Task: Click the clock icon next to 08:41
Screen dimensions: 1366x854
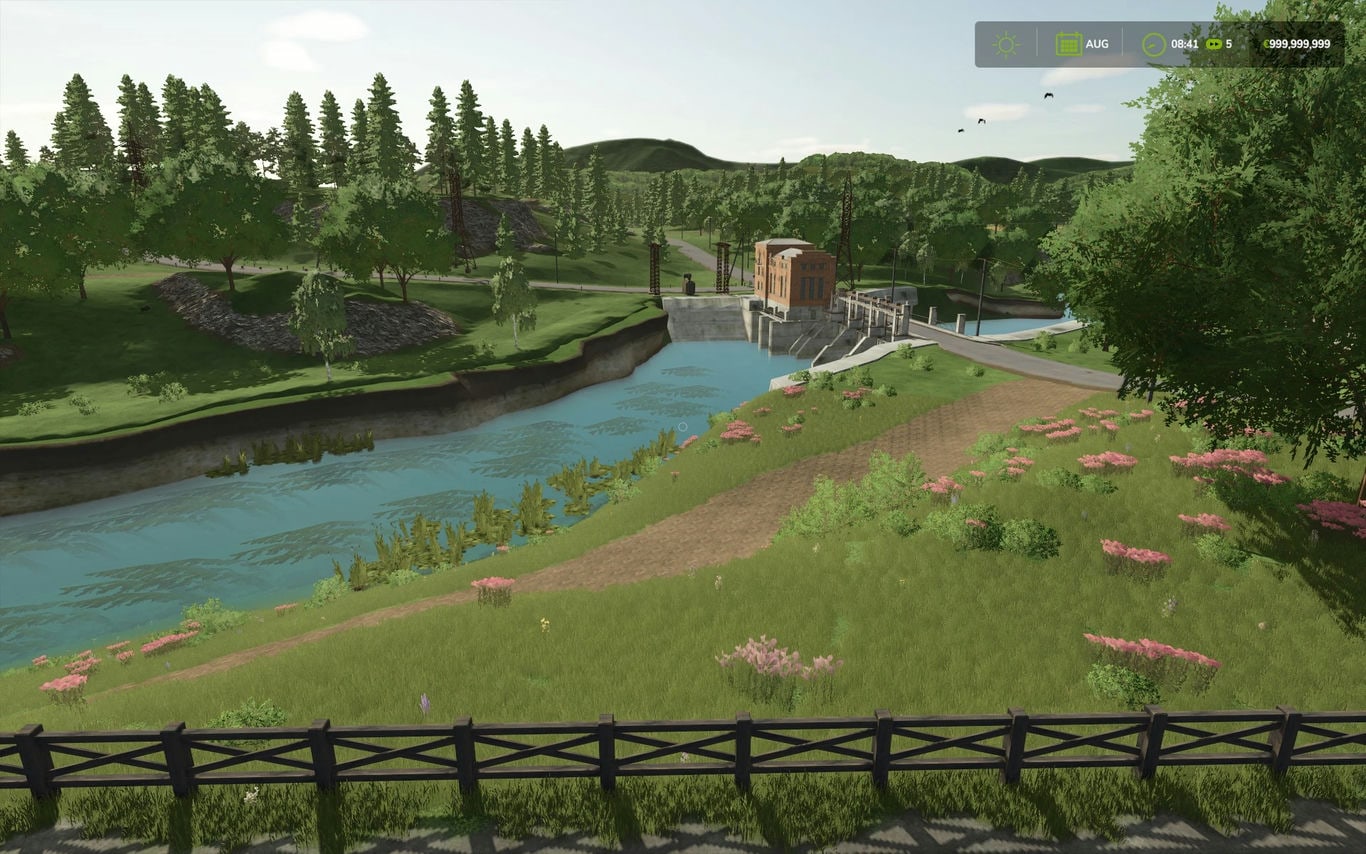Action: tap(1152, 44)
